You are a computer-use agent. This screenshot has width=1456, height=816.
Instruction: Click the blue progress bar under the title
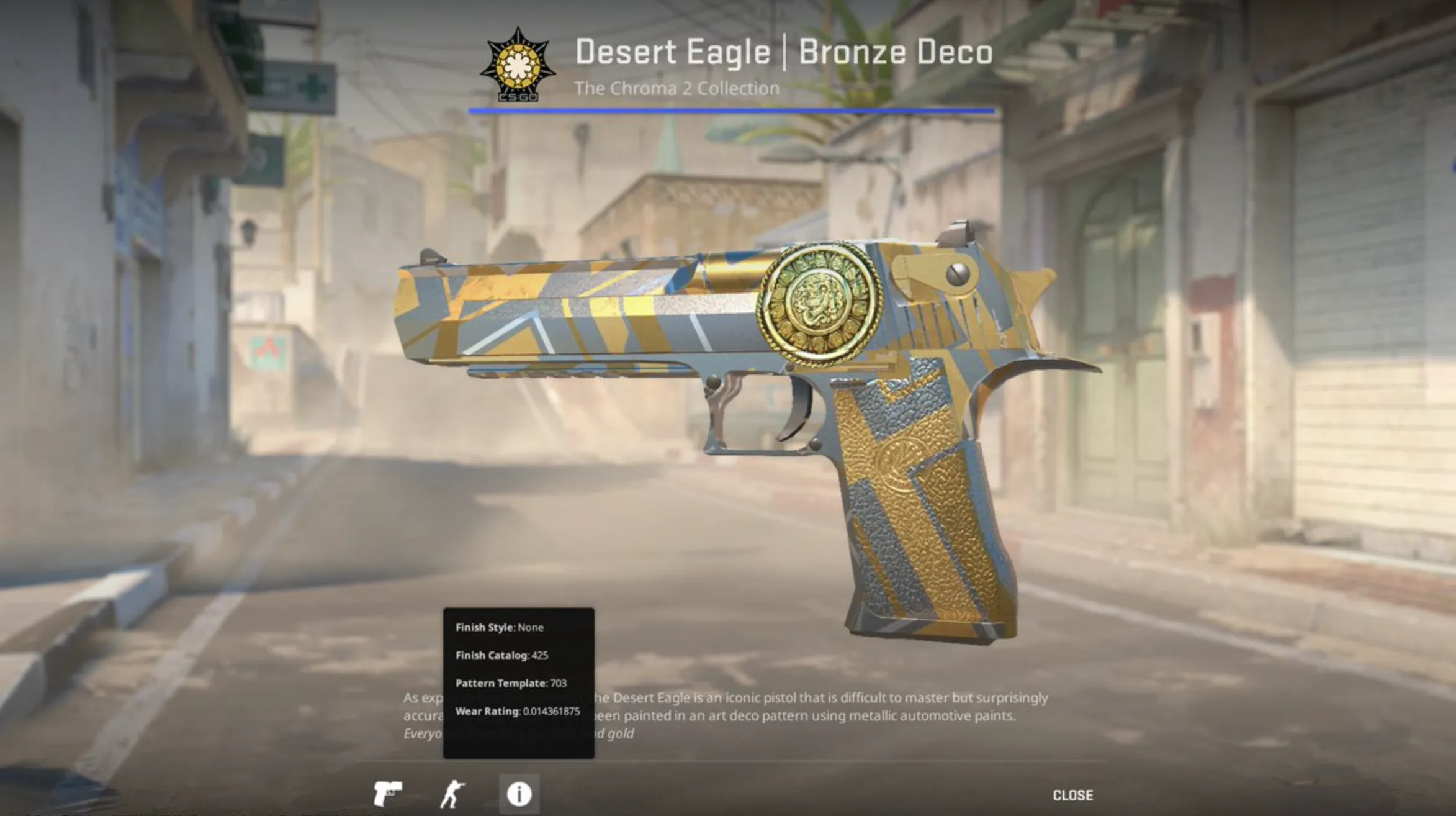tap(733, 111)
